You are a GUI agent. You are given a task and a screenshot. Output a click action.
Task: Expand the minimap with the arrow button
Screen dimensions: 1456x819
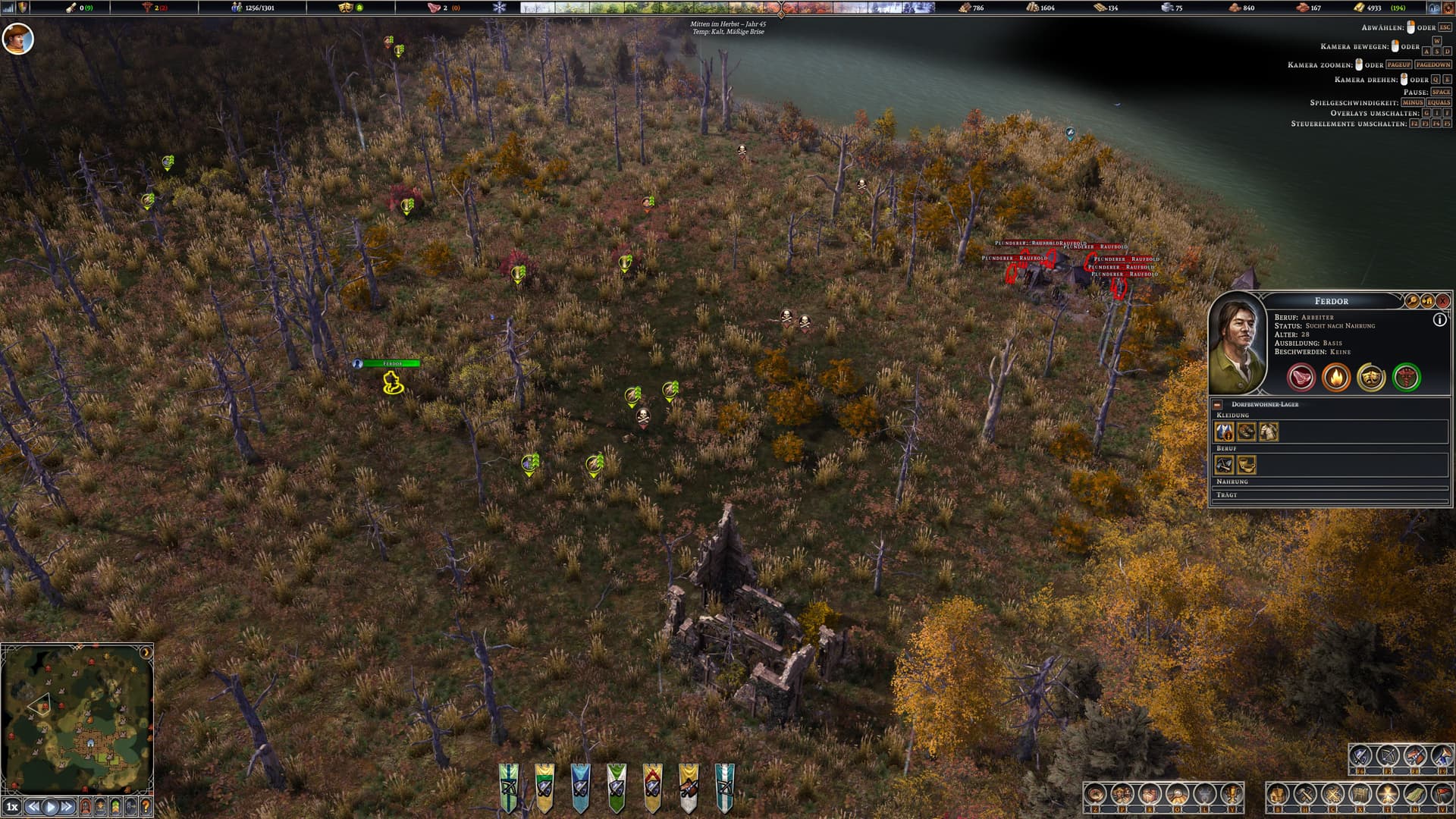146,652
